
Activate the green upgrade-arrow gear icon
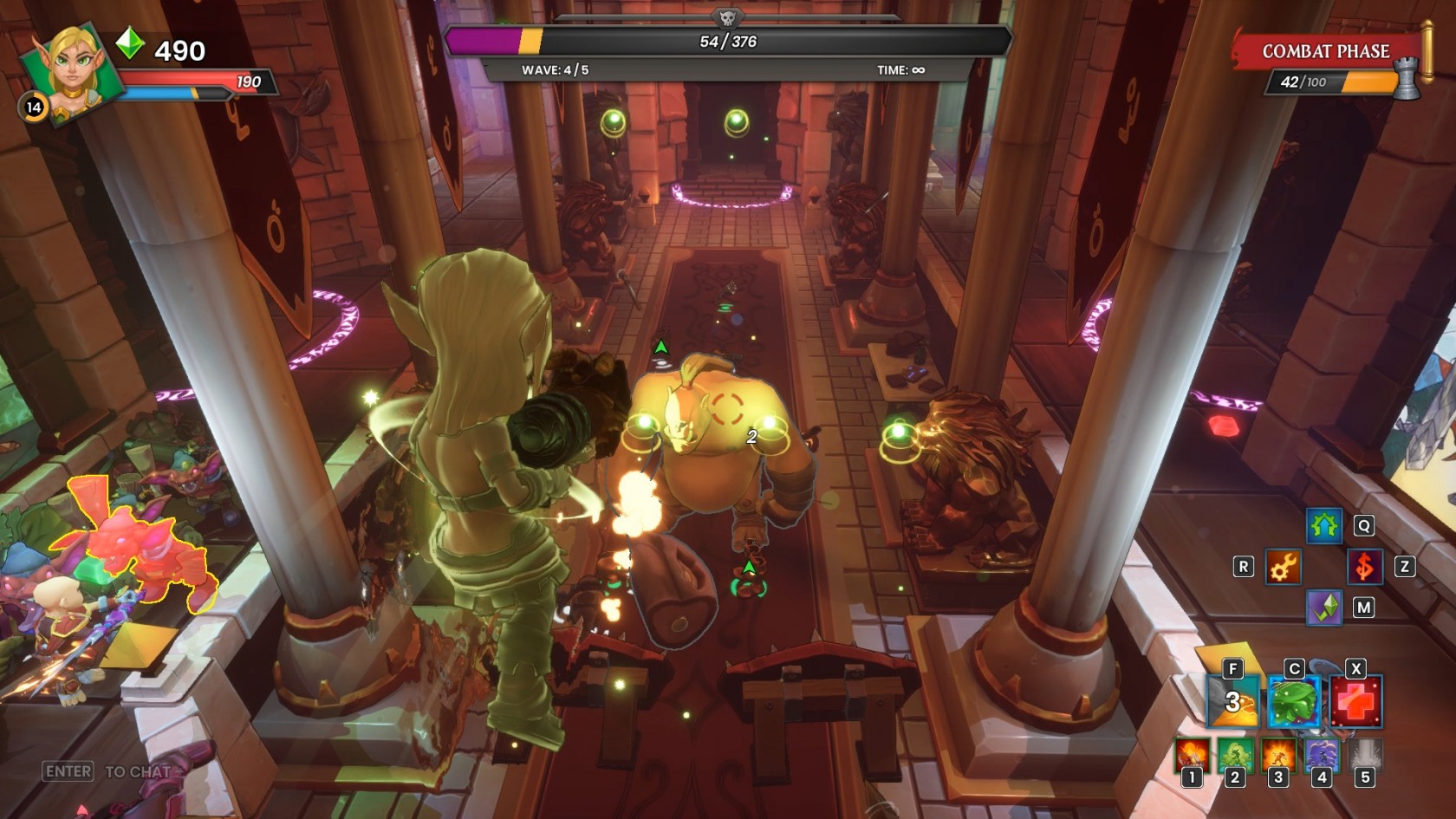pyautogui.click(x=1323, y=526)
